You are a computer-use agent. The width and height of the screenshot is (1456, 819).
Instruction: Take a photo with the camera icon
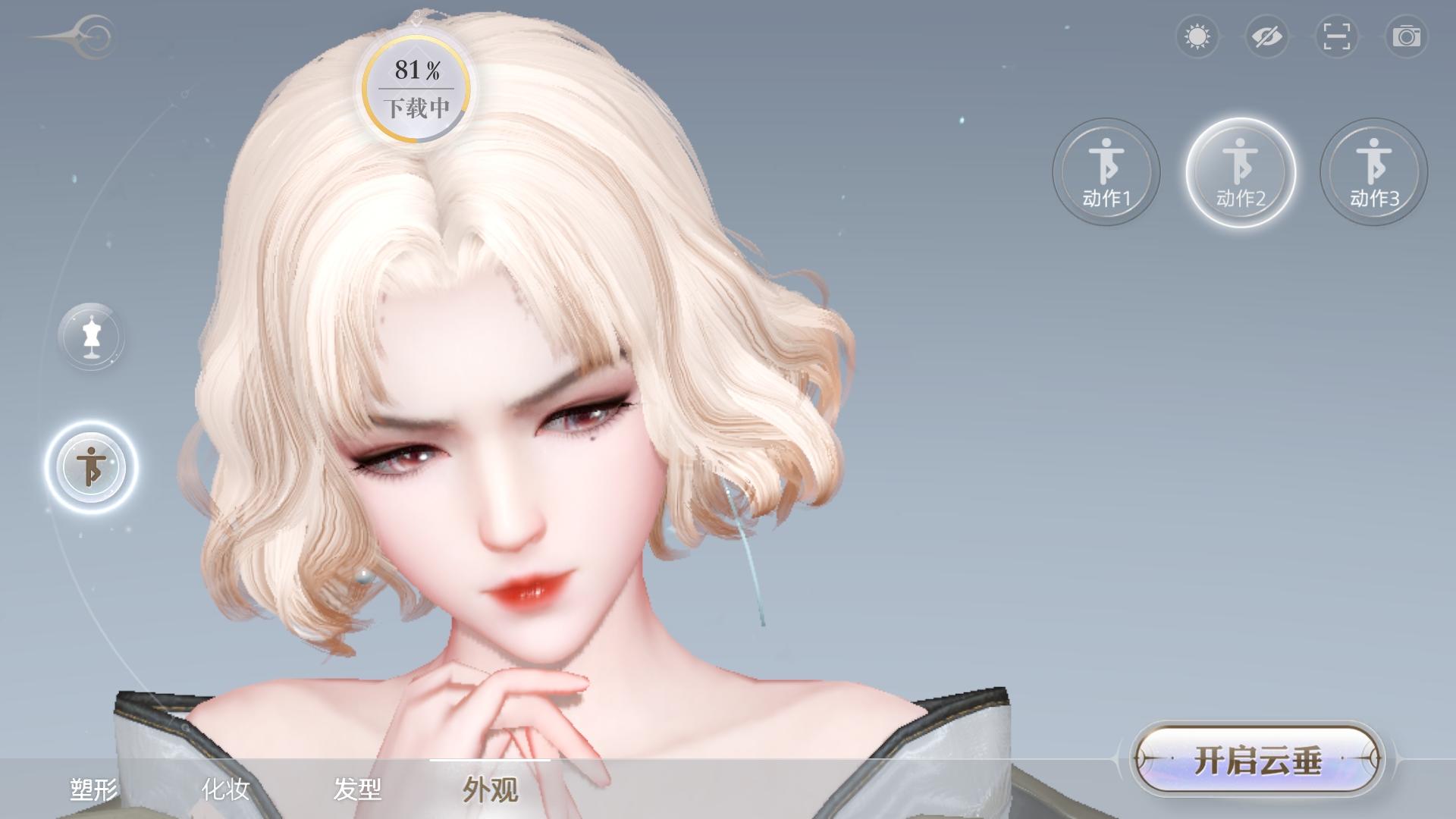coord(1407,36)
